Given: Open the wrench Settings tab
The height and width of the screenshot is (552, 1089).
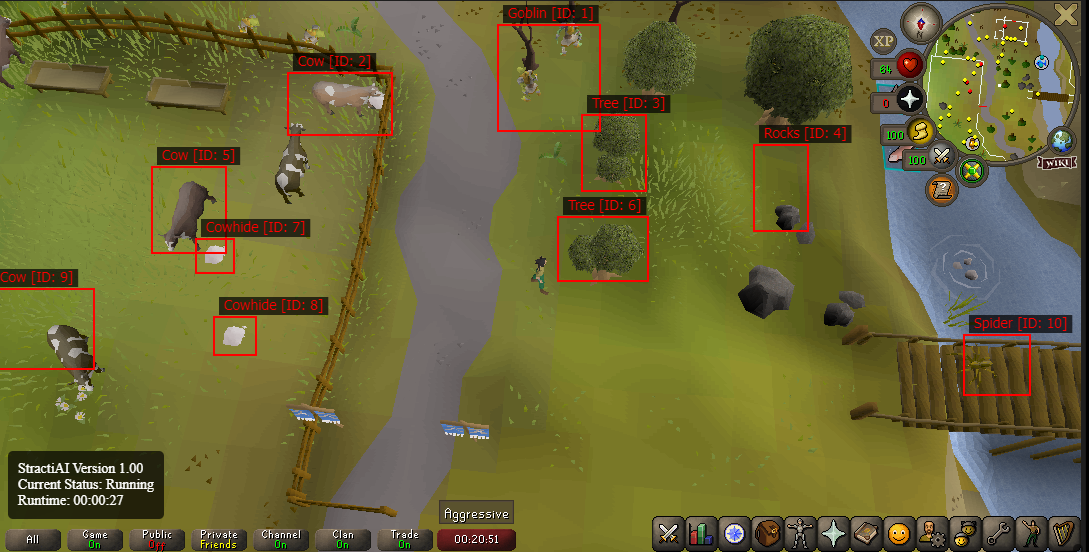Looking at the screenshot, I should 997,533.
